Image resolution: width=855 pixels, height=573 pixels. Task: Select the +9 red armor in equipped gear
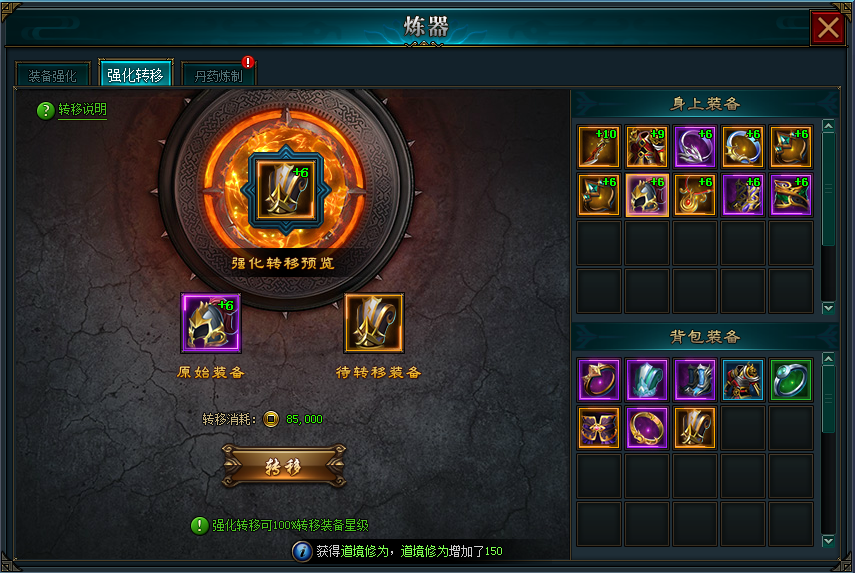tap(647, 147)
